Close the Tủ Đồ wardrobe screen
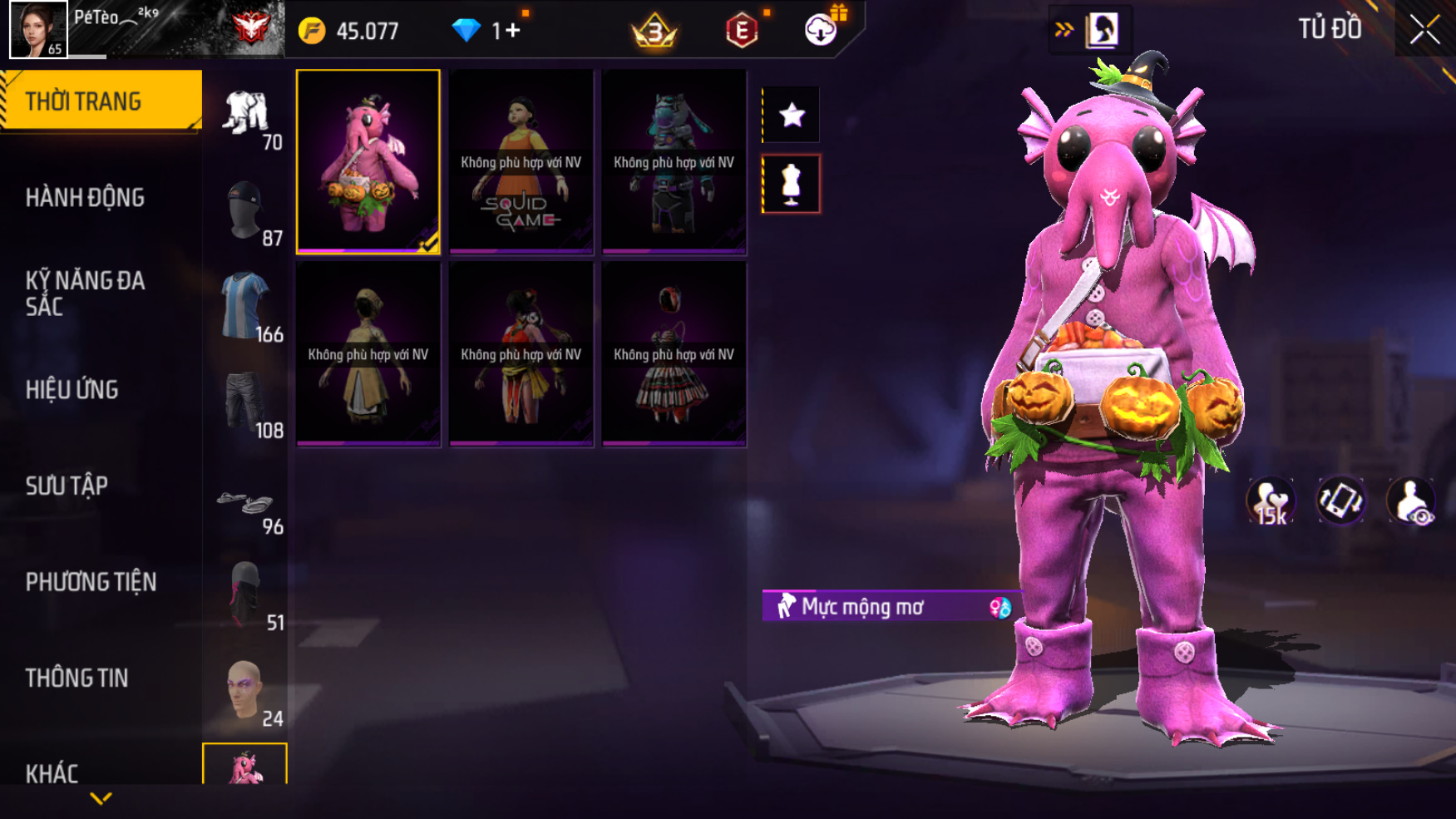Image resolution: width=1456 pixels, height=819 pixels. [1424, 30]
